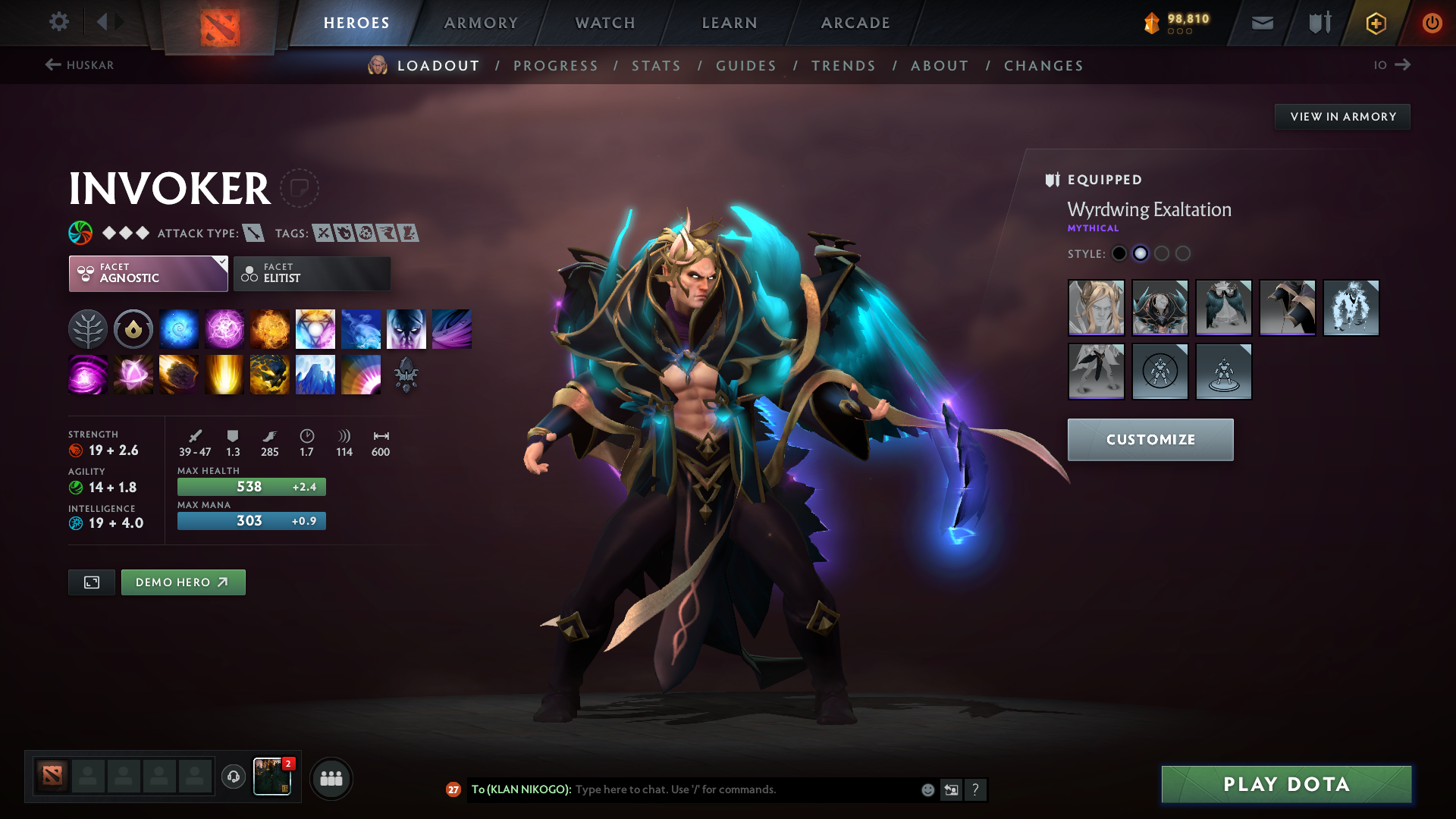This screenshot has height=819, width=1456.
Task: Switch to the Elitist facet
Action: tap(311, 273)
